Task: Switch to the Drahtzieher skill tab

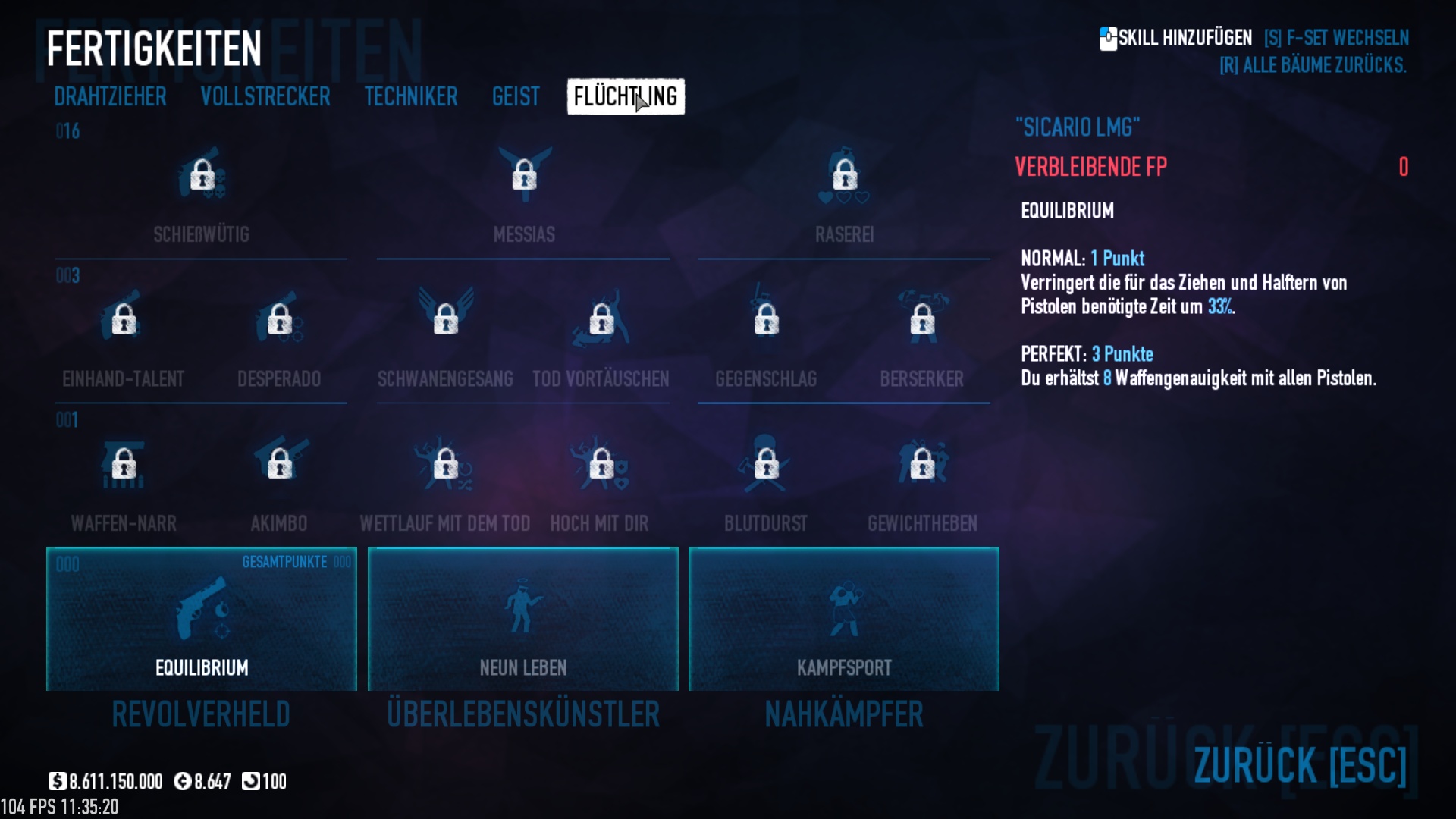Action: 110,97
